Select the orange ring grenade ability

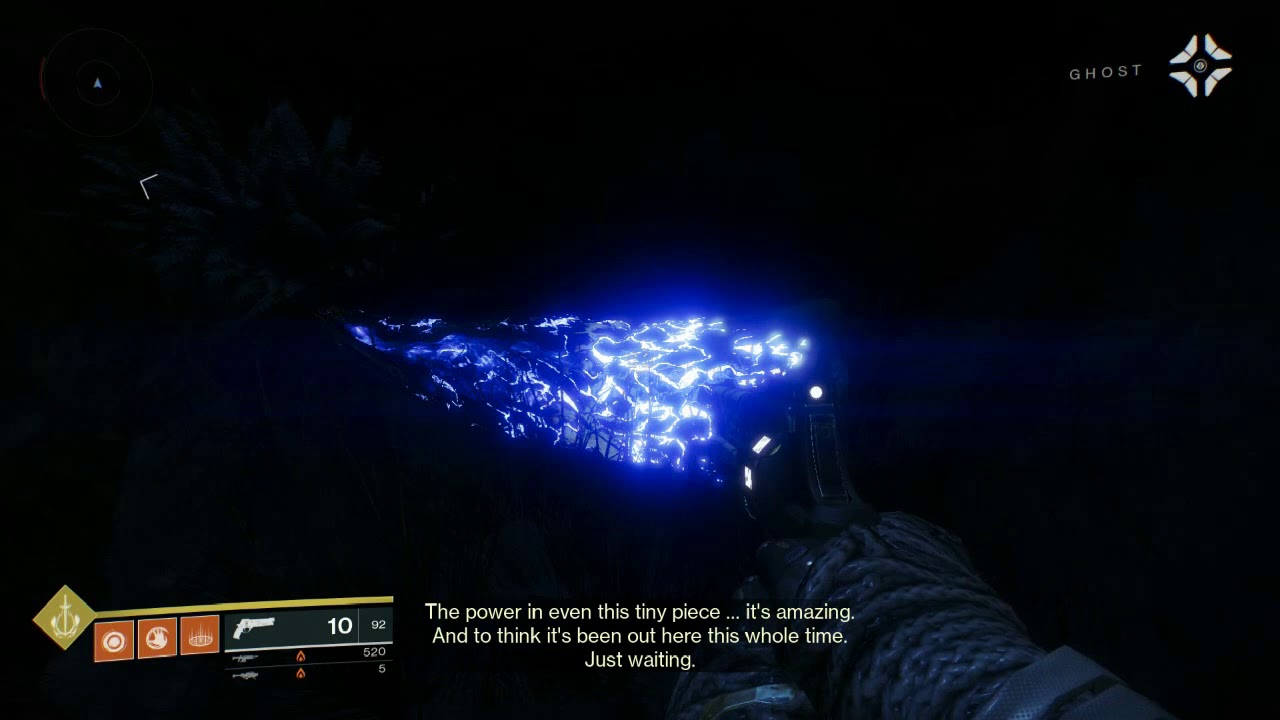[113, 639]
